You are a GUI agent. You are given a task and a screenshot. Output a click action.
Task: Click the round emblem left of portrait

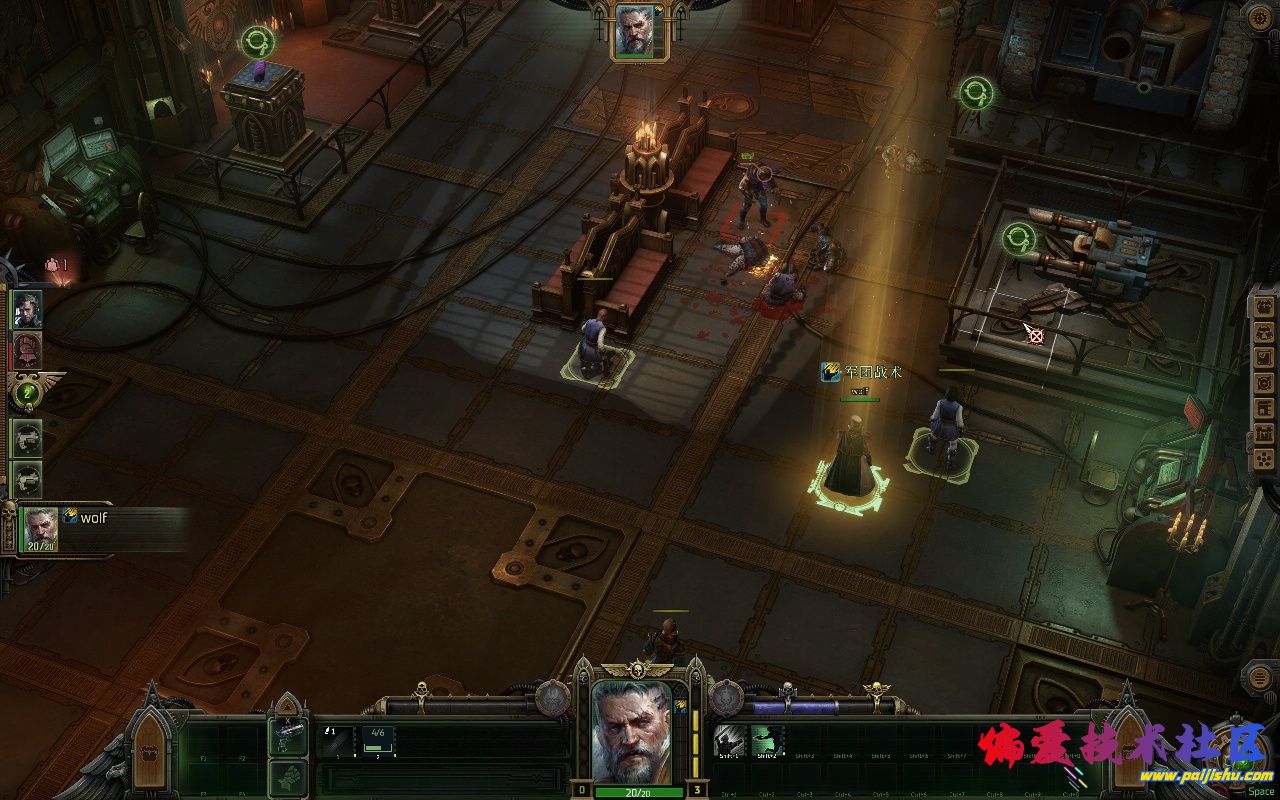tap(551, 697)
